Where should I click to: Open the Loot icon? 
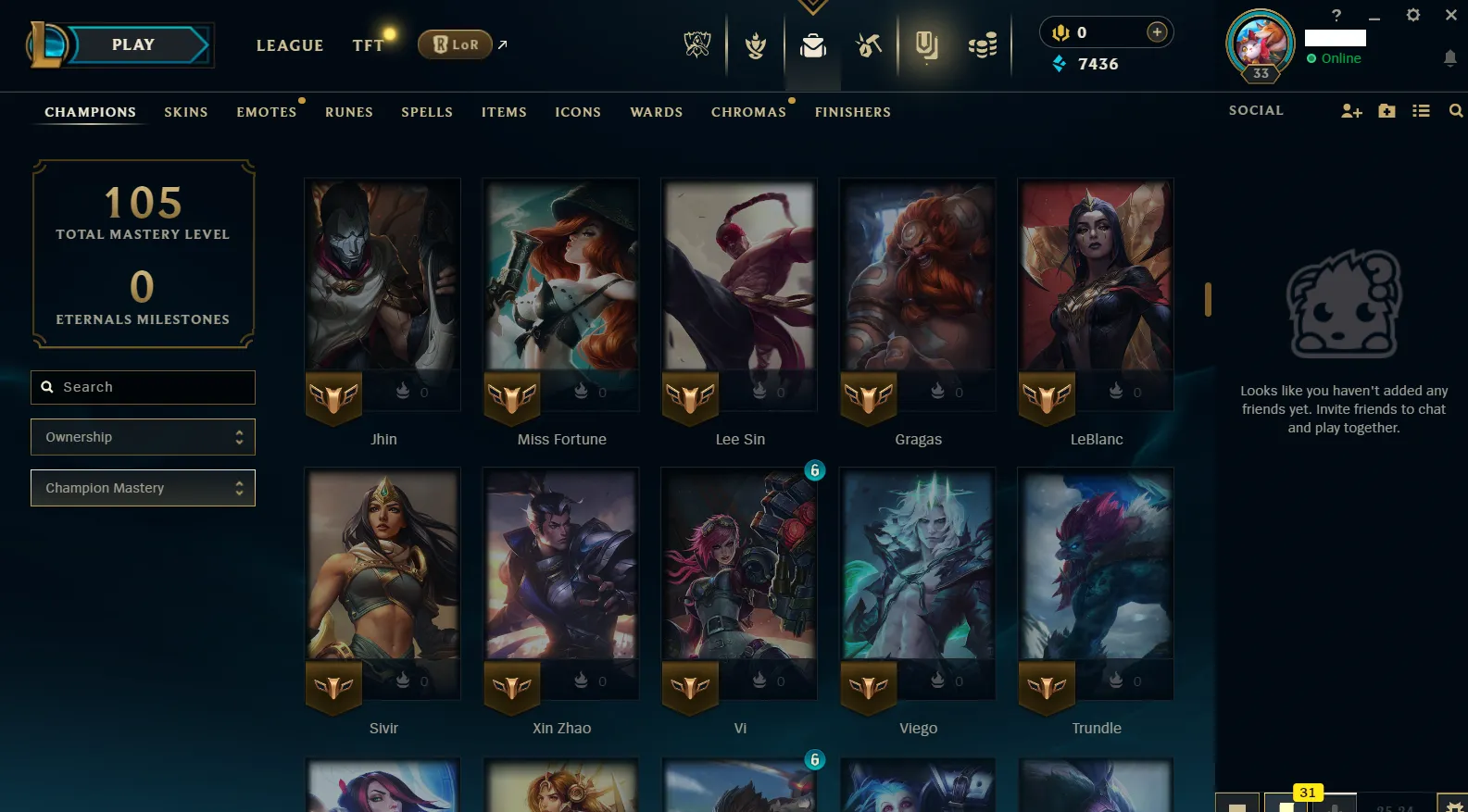(x=868, y=44)
